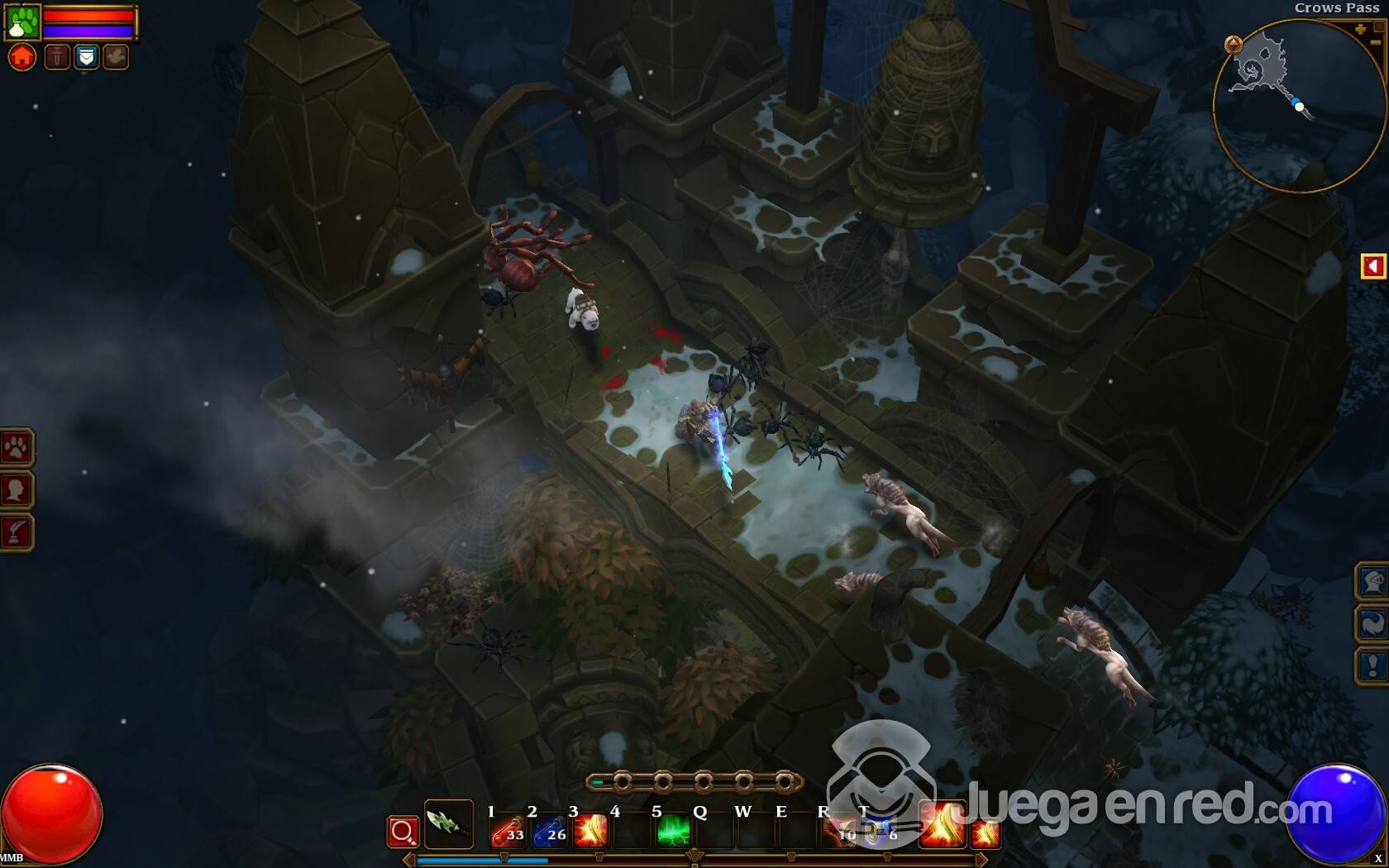Click the orange marker on minimap edge
Image resolution: width=1389 pixels, height=868 pixels.
click(1233, 45)
